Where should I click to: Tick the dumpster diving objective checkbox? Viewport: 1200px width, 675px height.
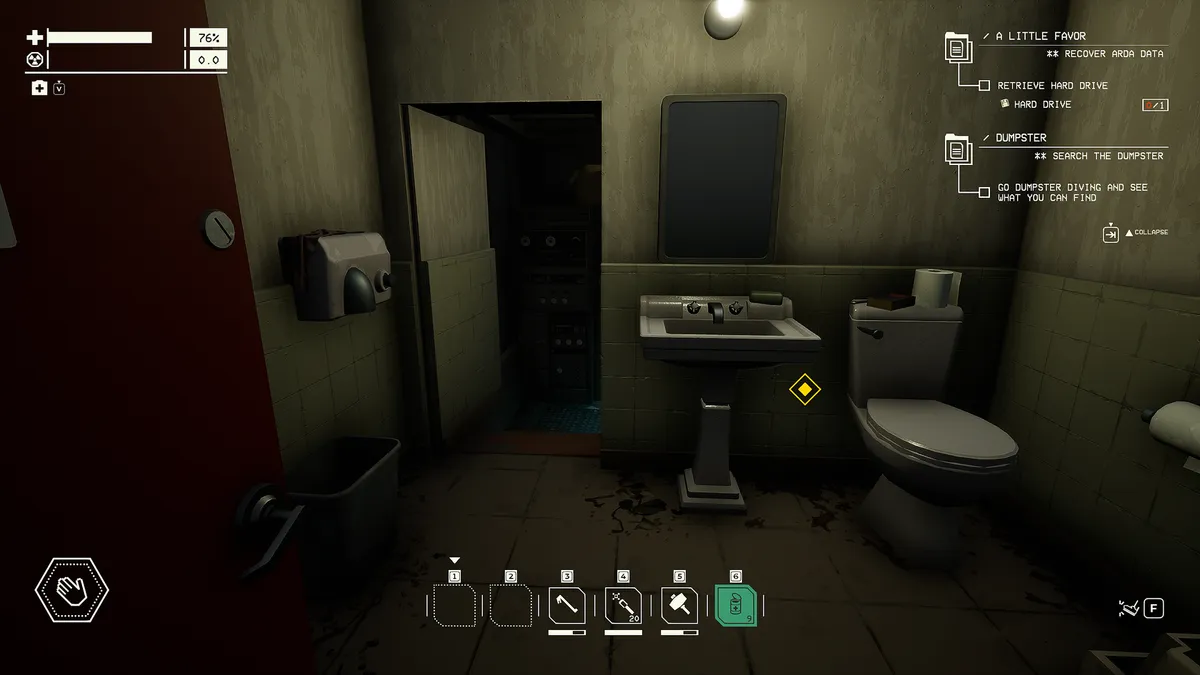pos(985,188)
